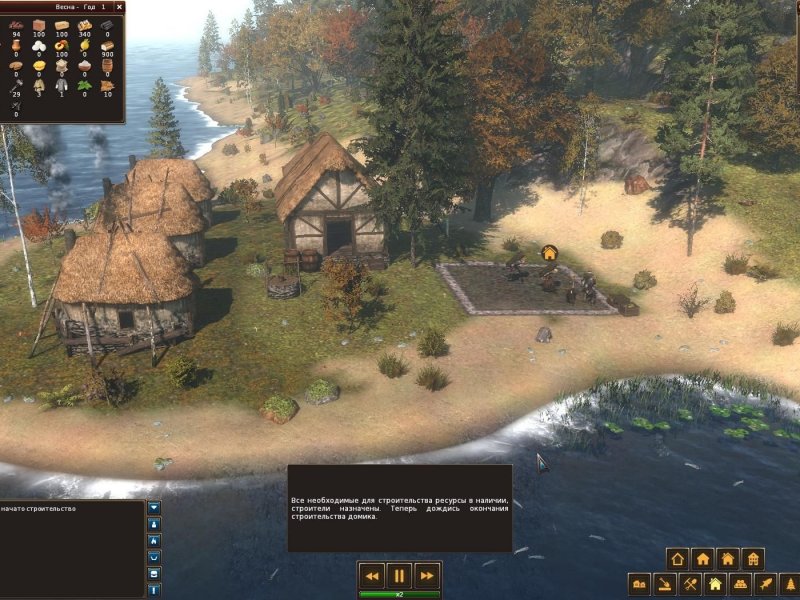Choose the solid house without chimney

(x=703, y=559)
